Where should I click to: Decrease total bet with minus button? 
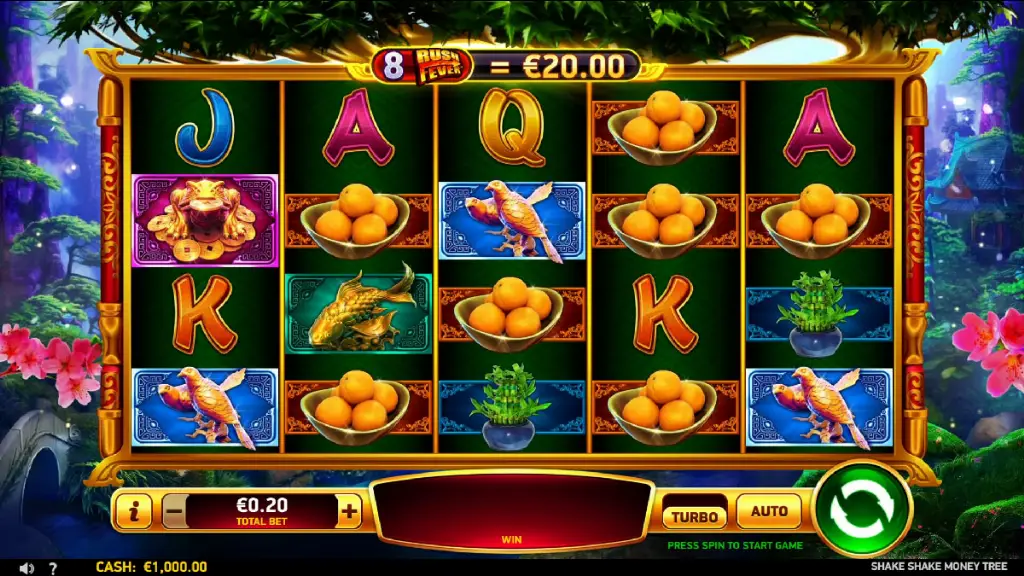(173, 512)
